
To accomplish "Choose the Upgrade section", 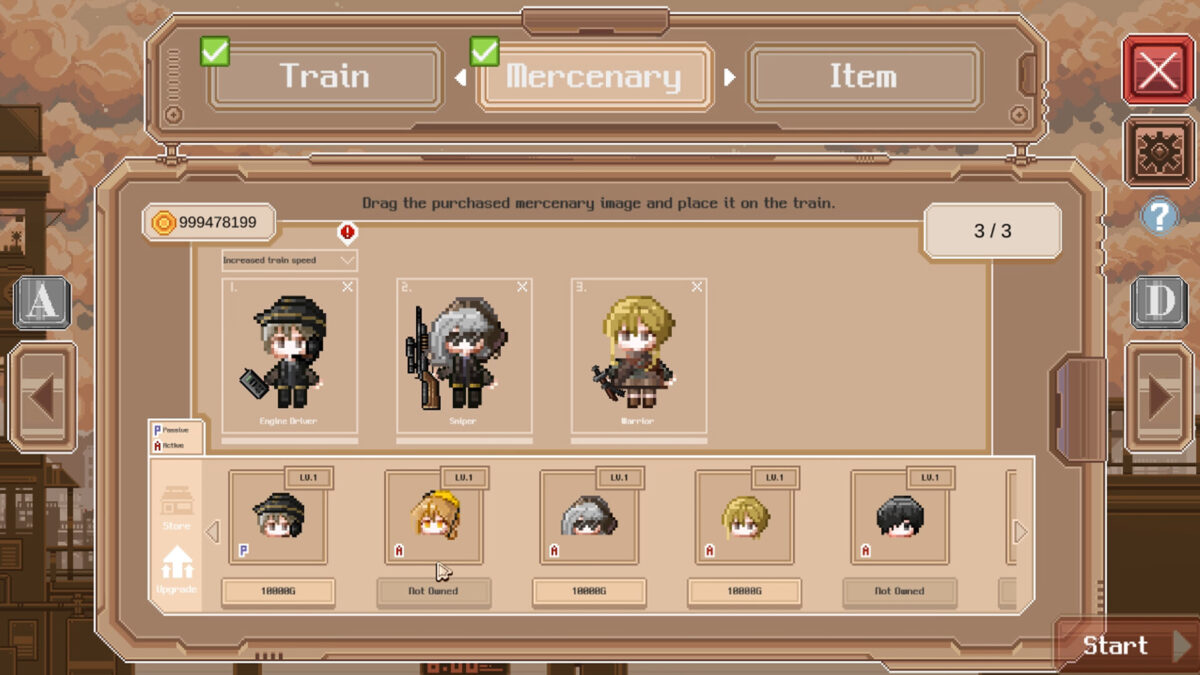I will click(x=176, y=569).
